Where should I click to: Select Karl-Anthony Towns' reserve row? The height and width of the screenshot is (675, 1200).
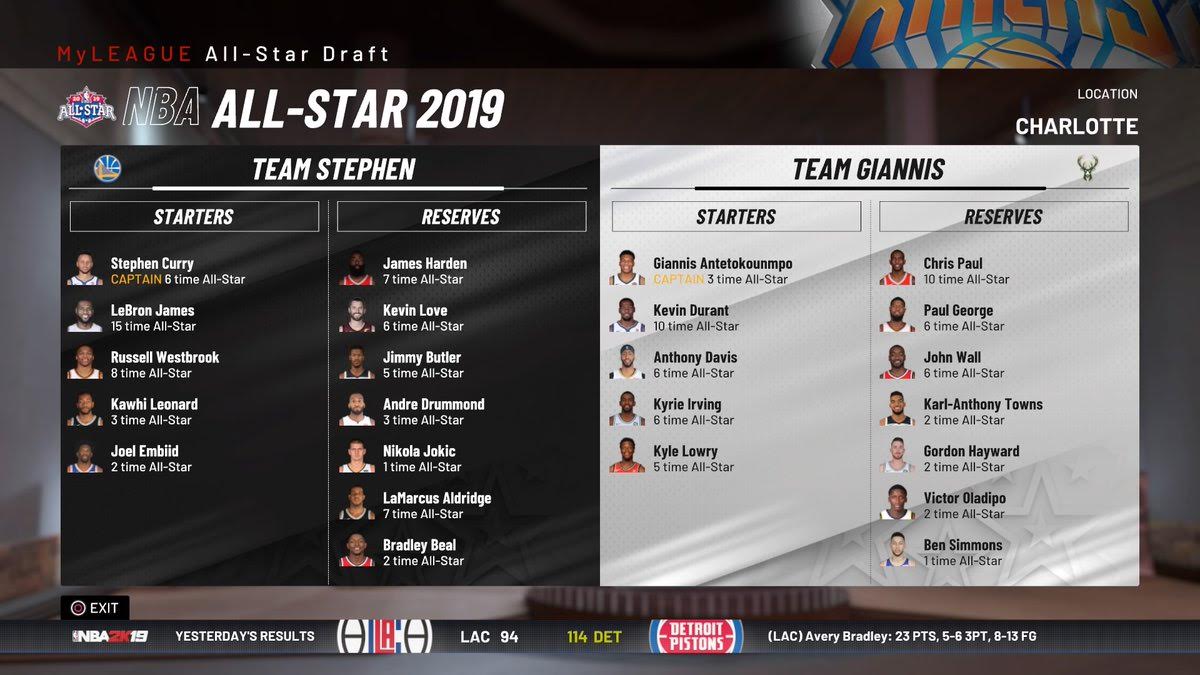coord(982,411)
